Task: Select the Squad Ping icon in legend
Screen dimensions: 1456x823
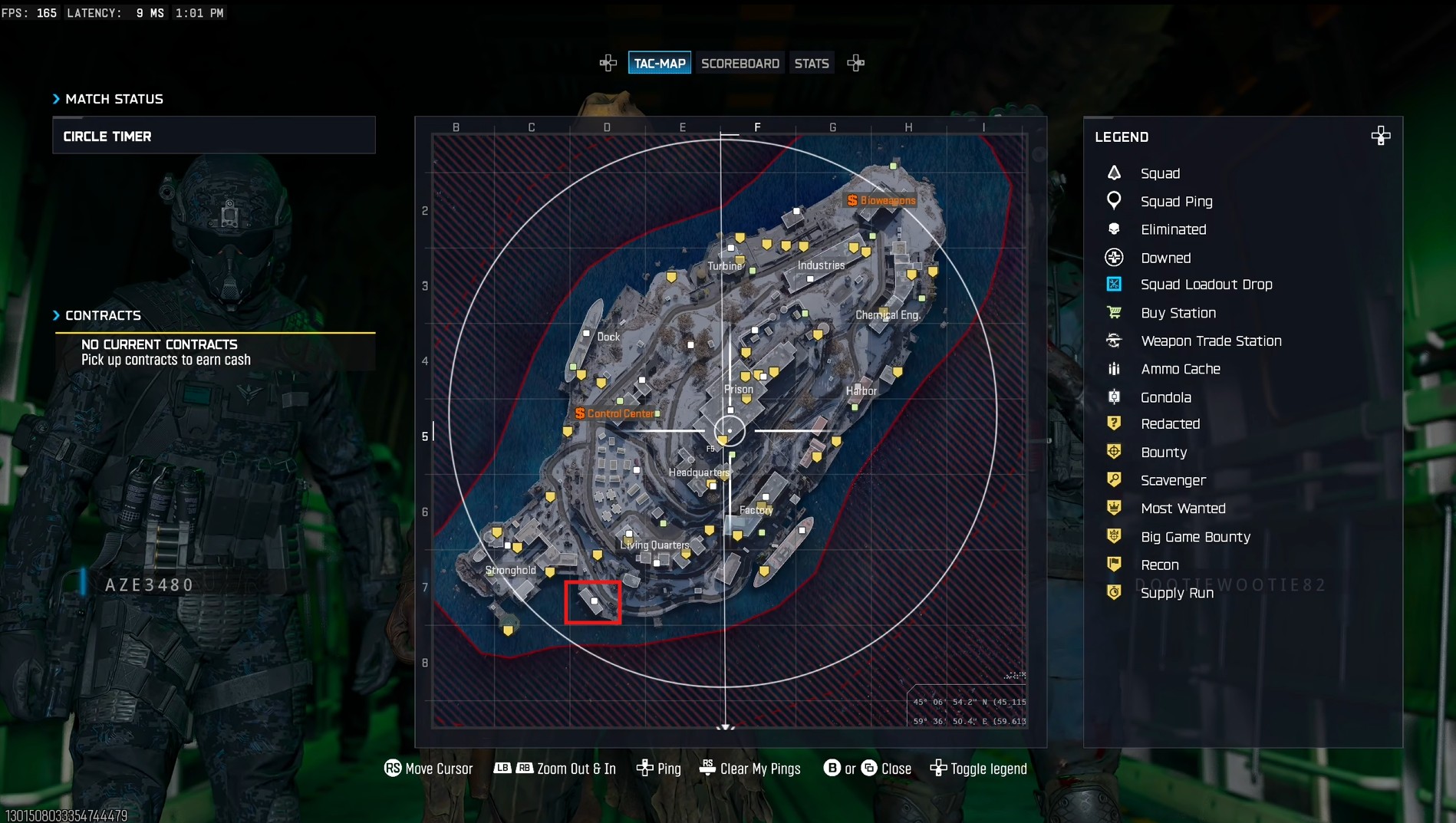Action: pos(1114,201)
